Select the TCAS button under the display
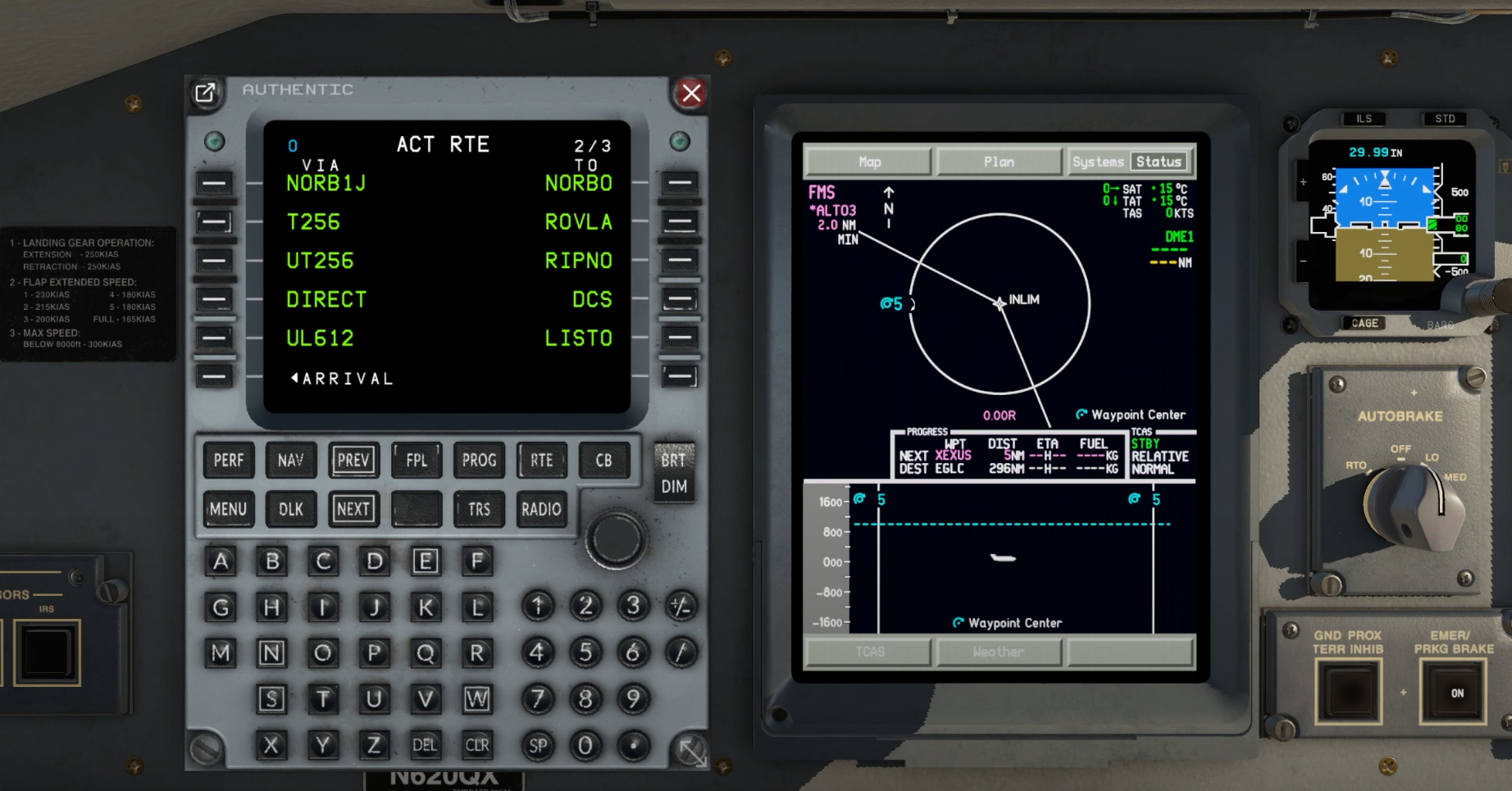 coord(869,652)
